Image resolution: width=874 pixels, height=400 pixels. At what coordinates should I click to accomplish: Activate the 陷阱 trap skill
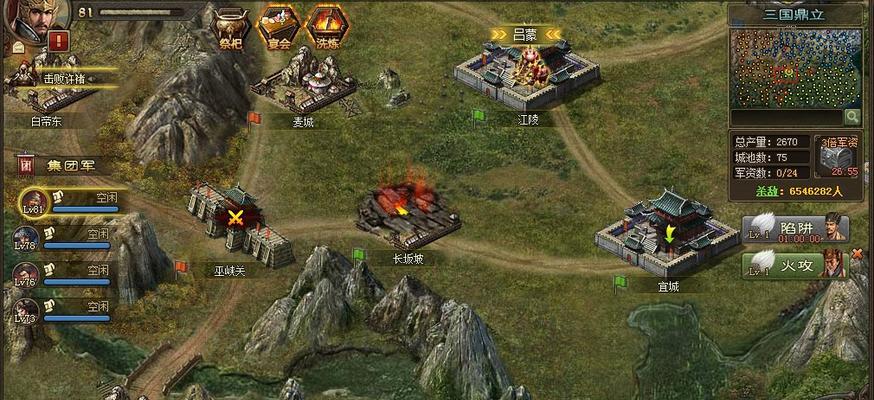point(797,229)
